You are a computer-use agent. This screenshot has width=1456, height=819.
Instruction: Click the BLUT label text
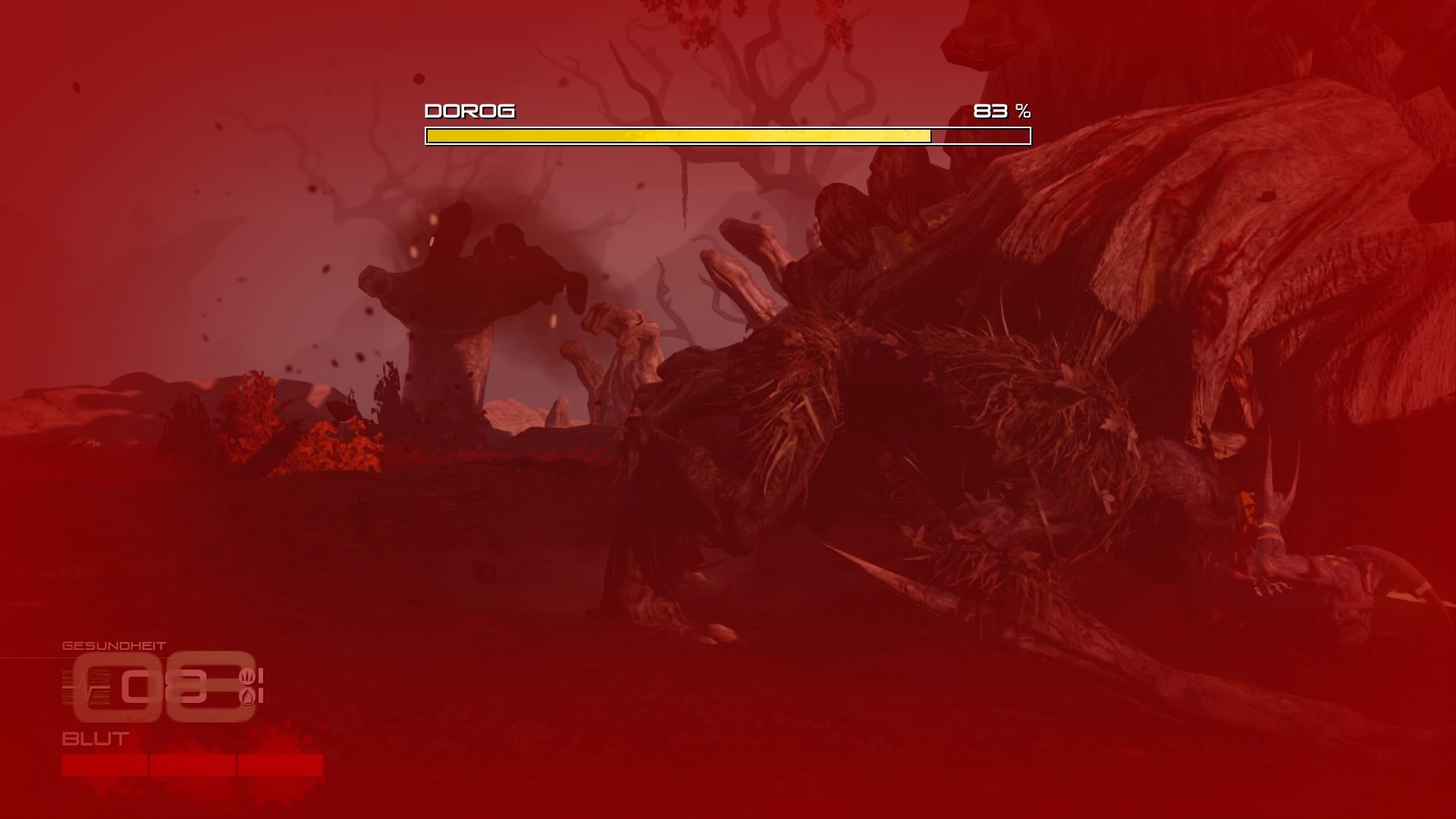click(94, 738)
